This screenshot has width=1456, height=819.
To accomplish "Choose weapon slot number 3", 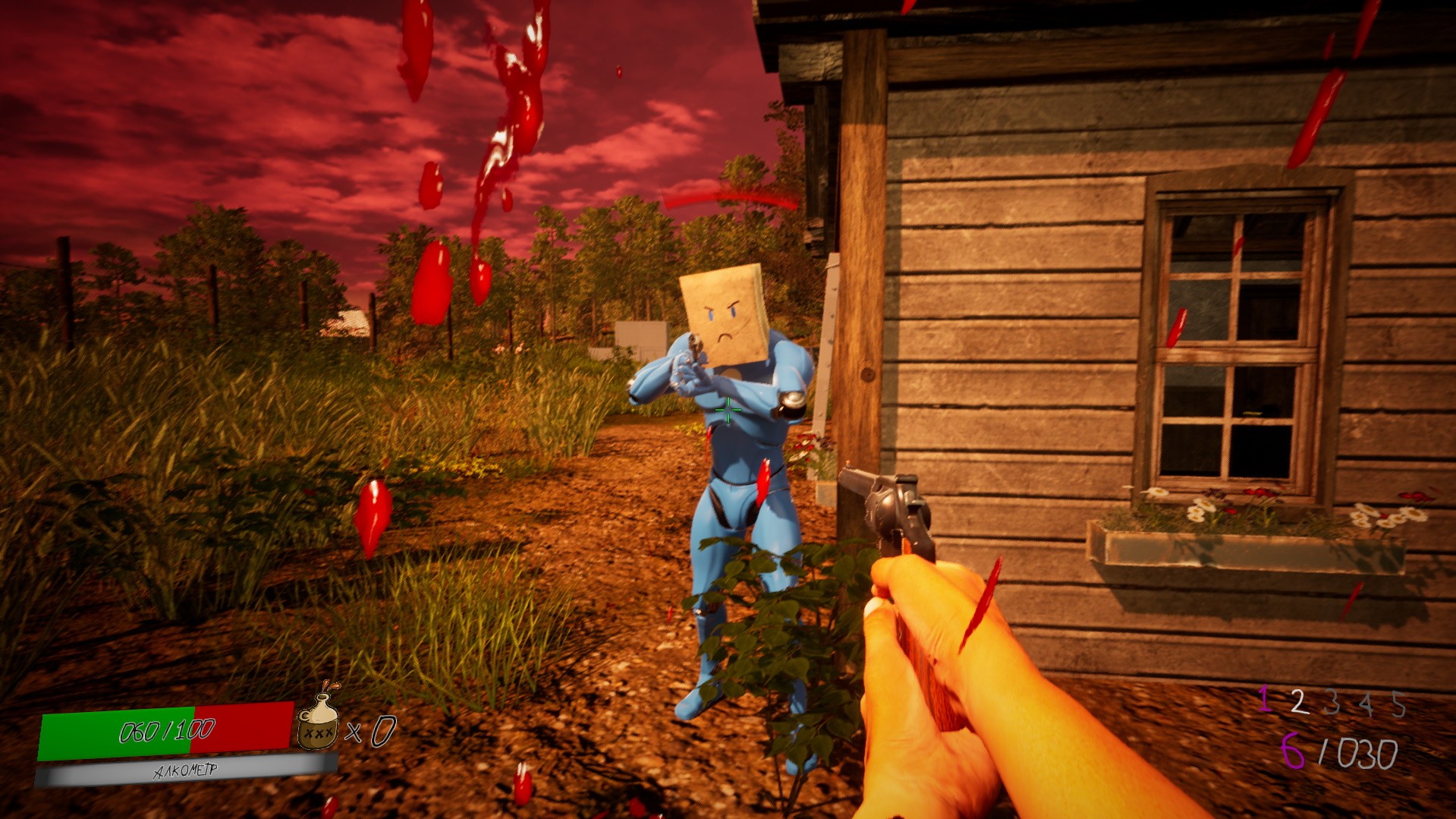I will pyautogui.click(x=1332, y=704).
